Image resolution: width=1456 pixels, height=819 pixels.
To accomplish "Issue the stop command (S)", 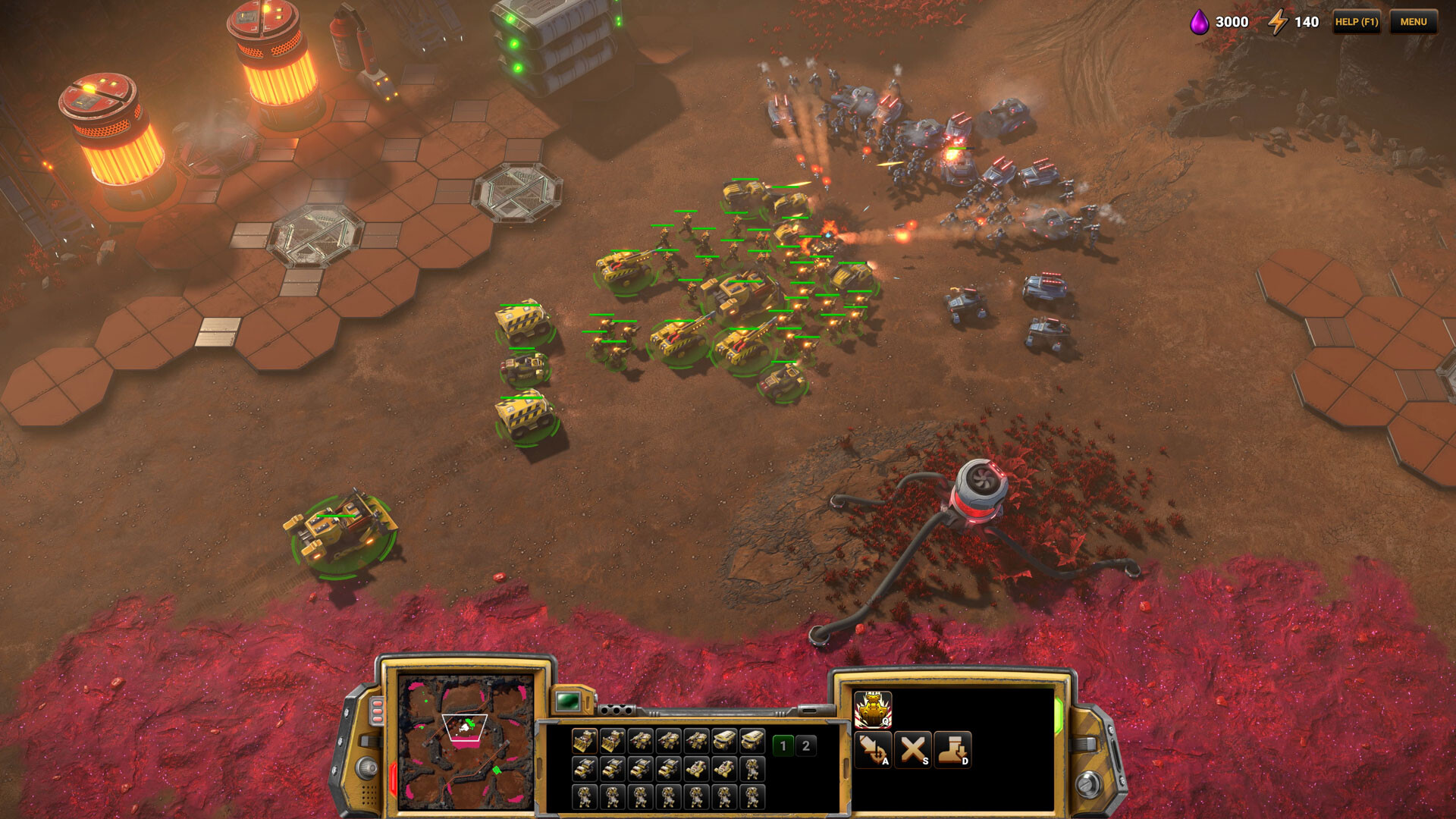I will [x=913, y=750].
